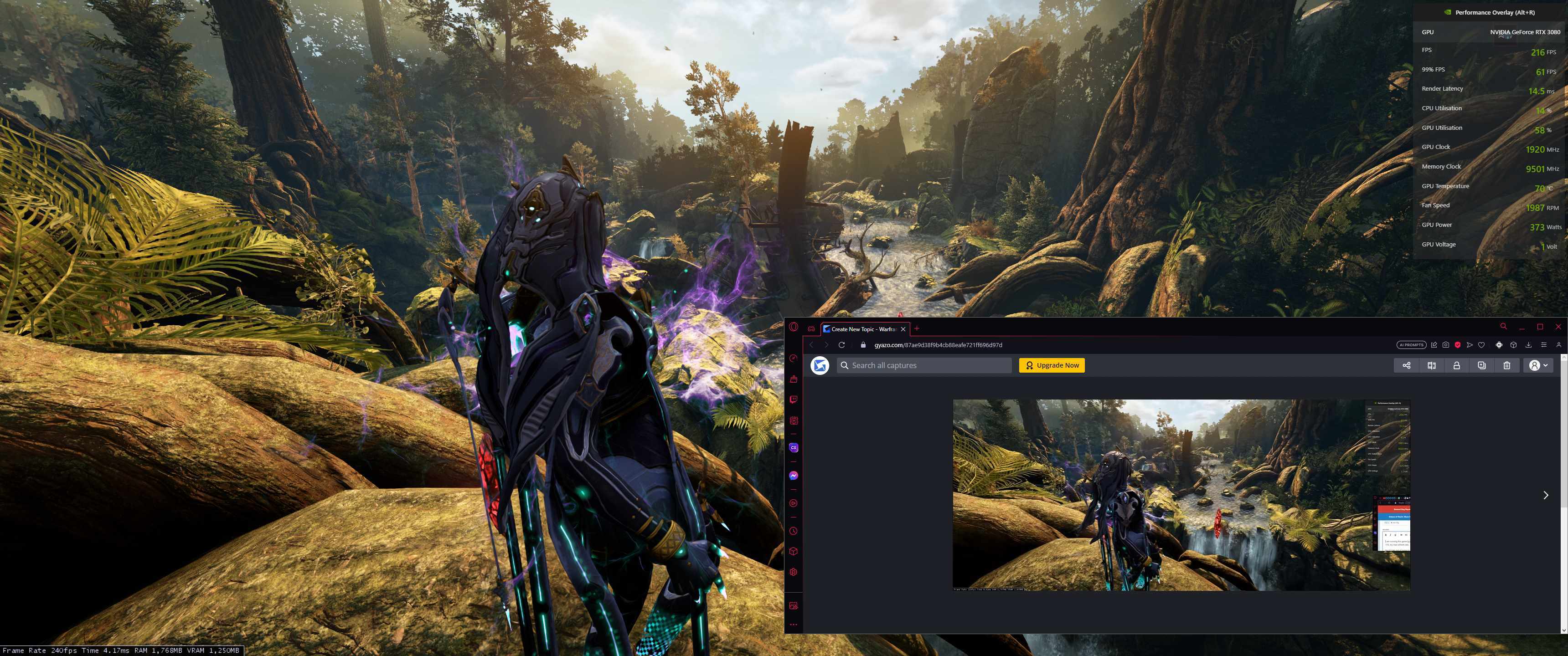Open browser Downloads from the toolbar
This screenshot has width=1568, height=656.
point(1528,344)
